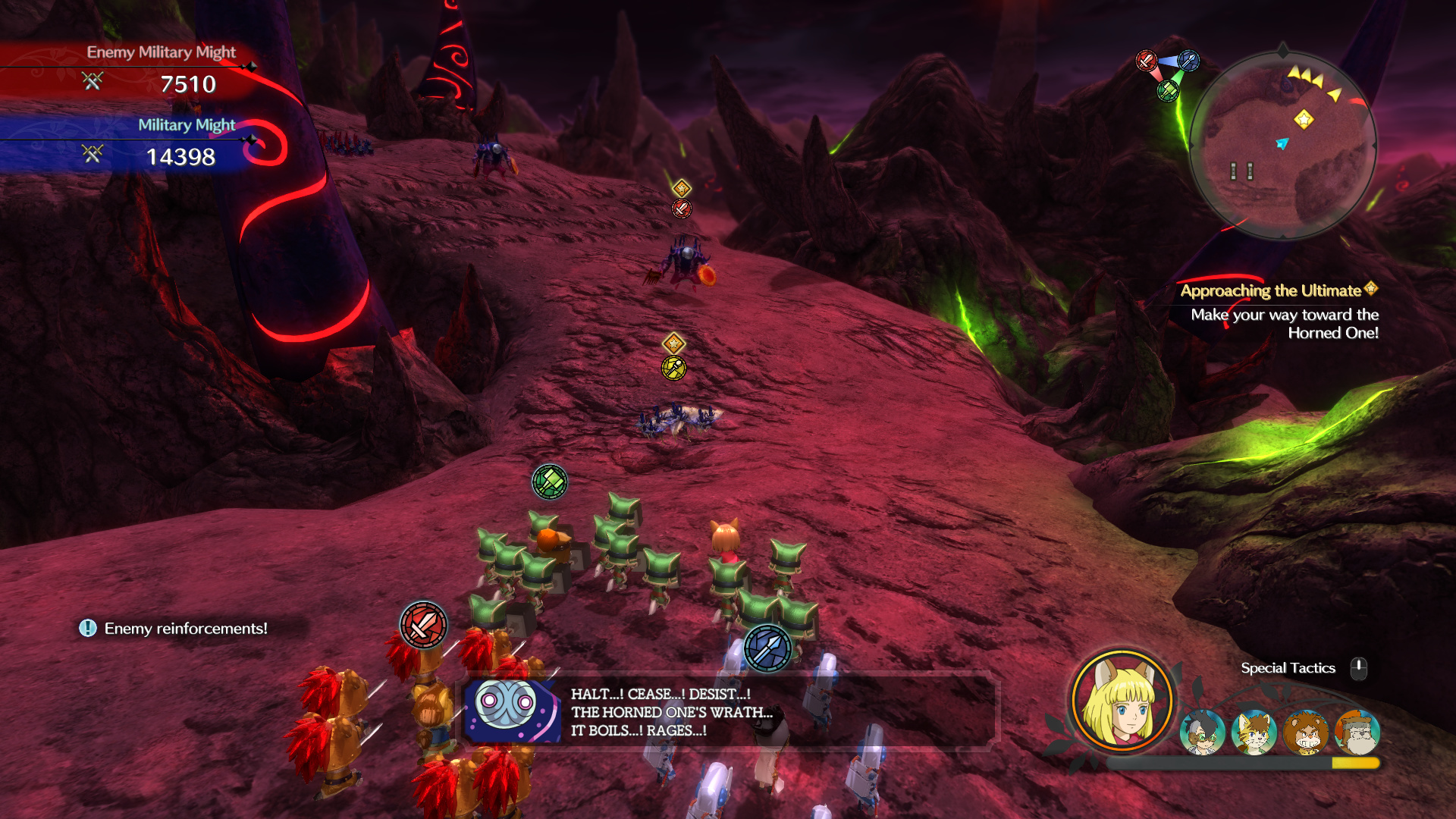1456x819 pixels.
Task: Target the yellow hammer enemy unit marker
Action: tap(673, 368)
